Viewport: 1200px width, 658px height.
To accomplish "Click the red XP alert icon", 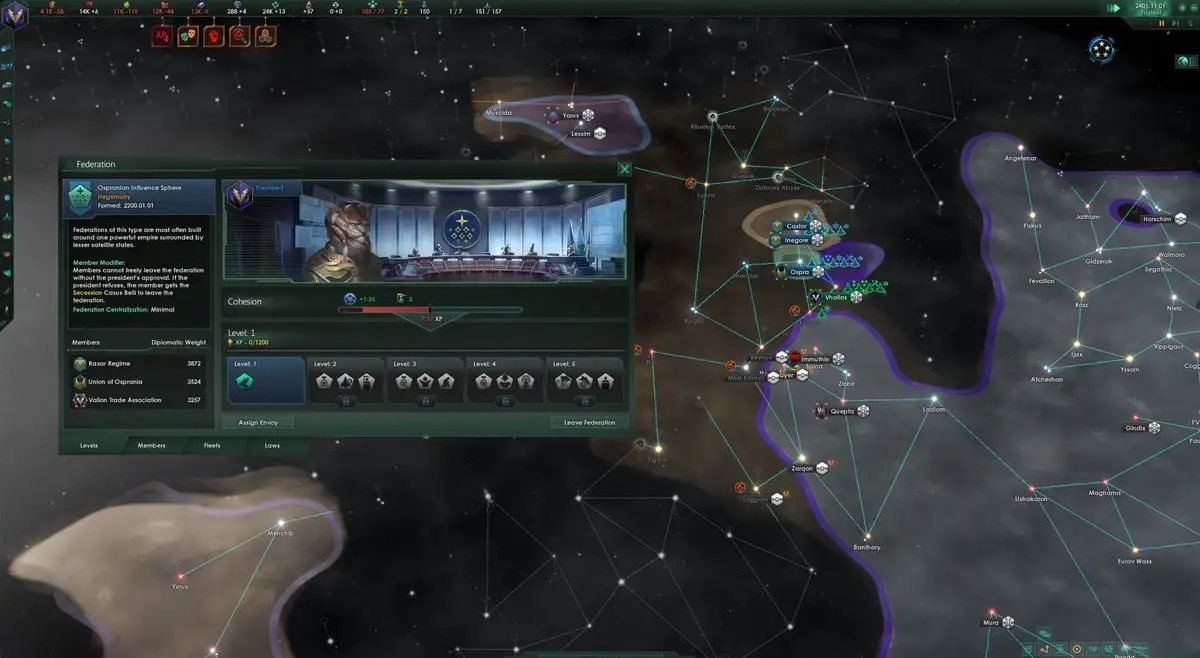I will [161, 37].
